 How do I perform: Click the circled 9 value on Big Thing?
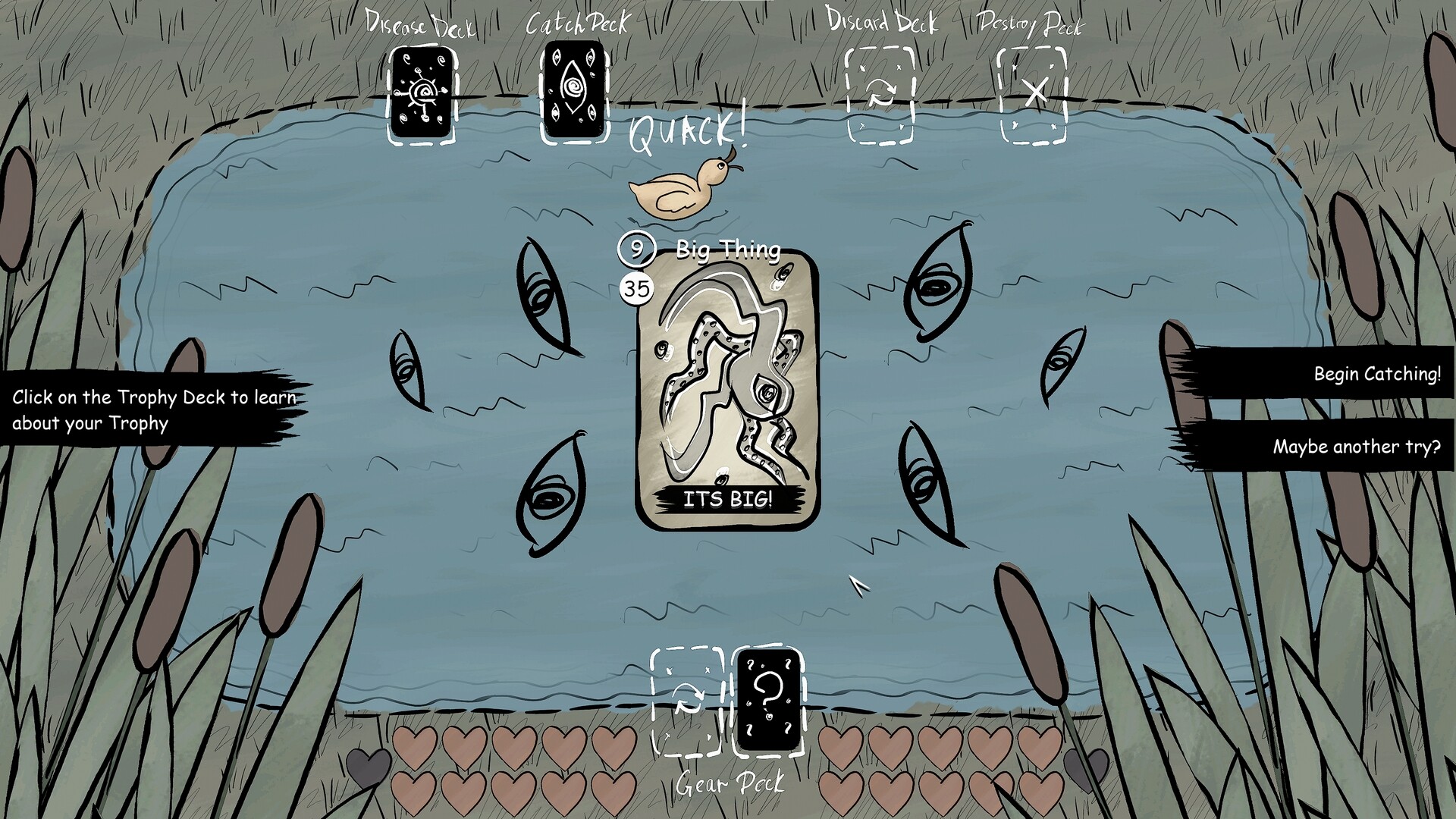click(635, 249)
